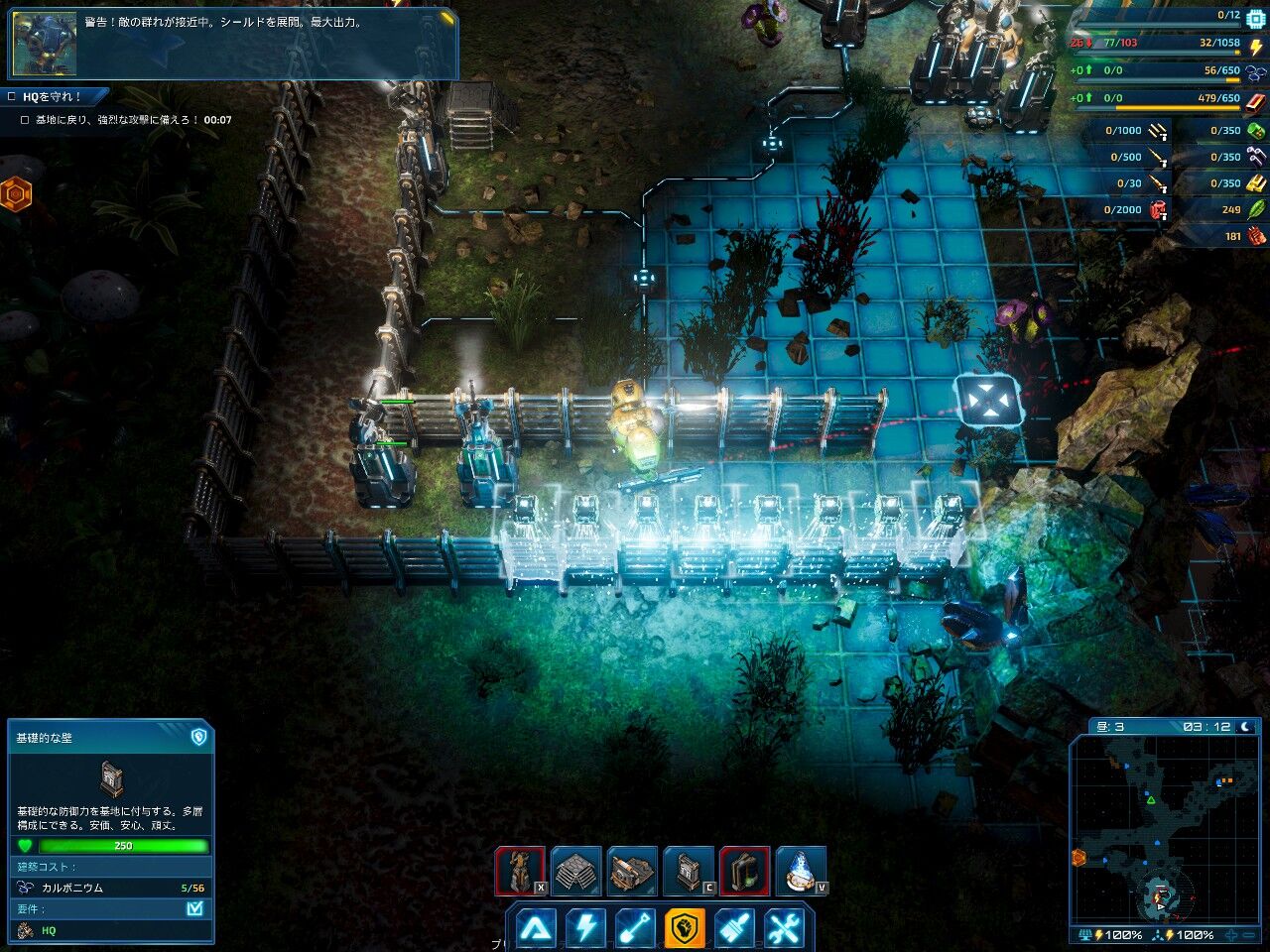The height and width of the screenshot is (952, 1270).
Task: Click the HQ requirement entry
Action: [x=48, y=930]
